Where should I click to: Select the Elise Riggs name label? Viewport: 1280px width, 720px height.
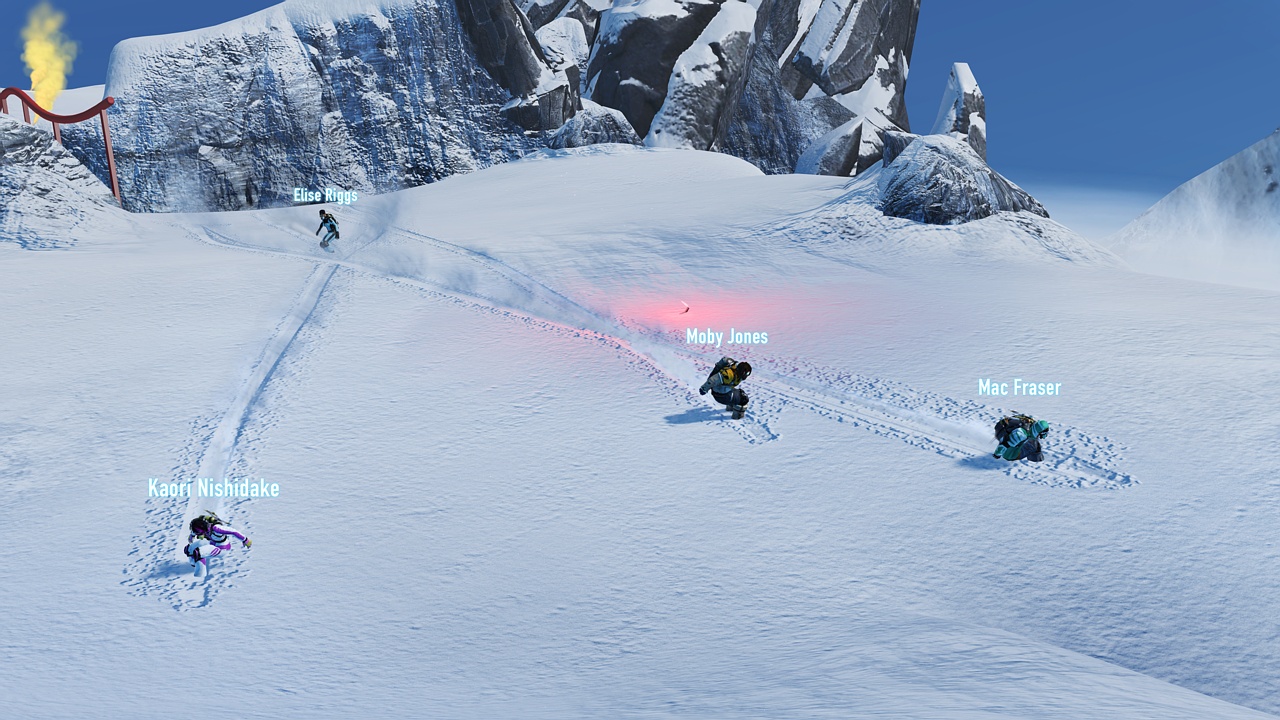click(324, 196)
